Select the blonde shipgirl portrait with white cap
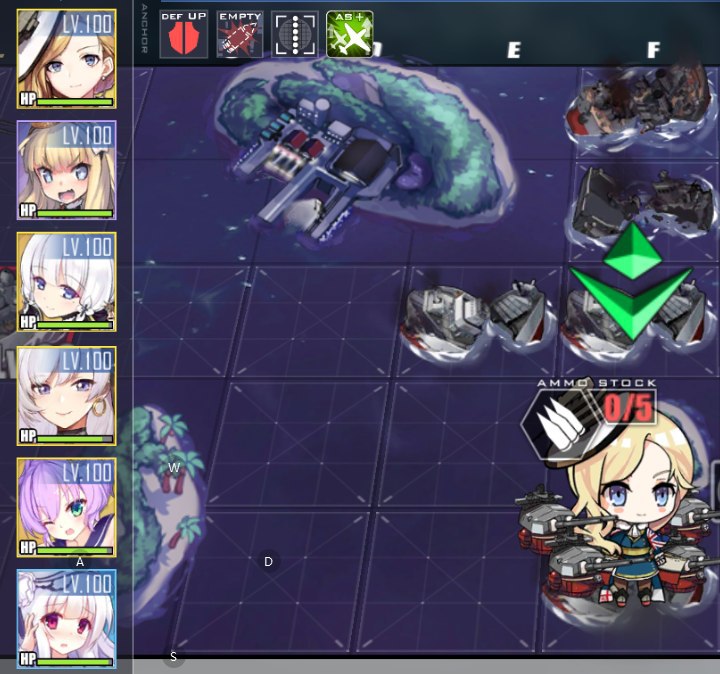Viewport: 720px width, 674px height. (x=66, y=58)
